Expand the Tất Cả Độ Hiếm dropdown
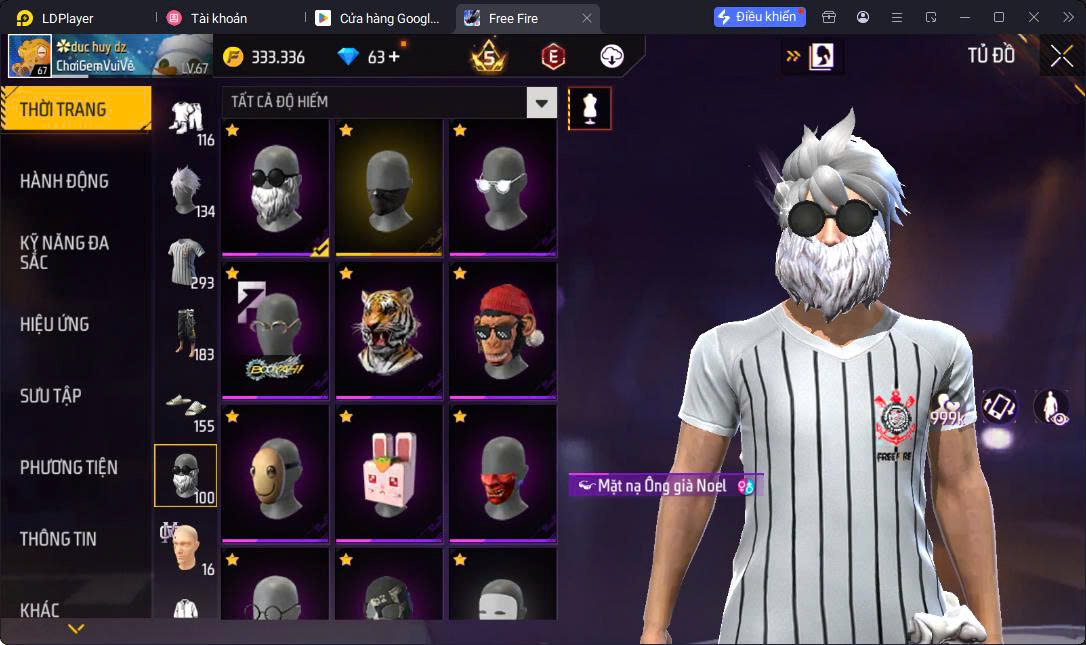 pyautogui.click(x=542, y=102)
